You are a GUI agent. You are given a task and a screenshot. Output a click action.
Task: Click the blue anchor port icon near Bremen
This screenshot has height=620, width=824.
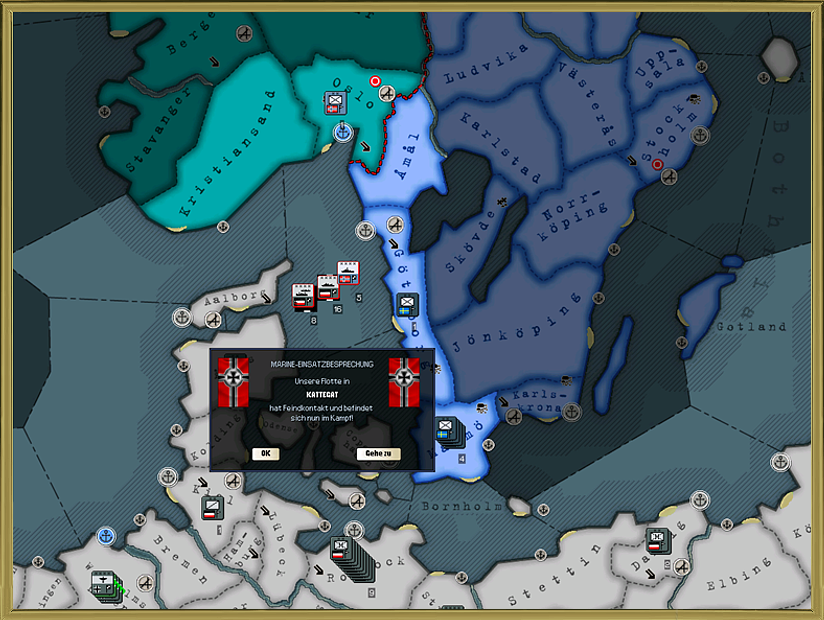[x=105, y=537]
